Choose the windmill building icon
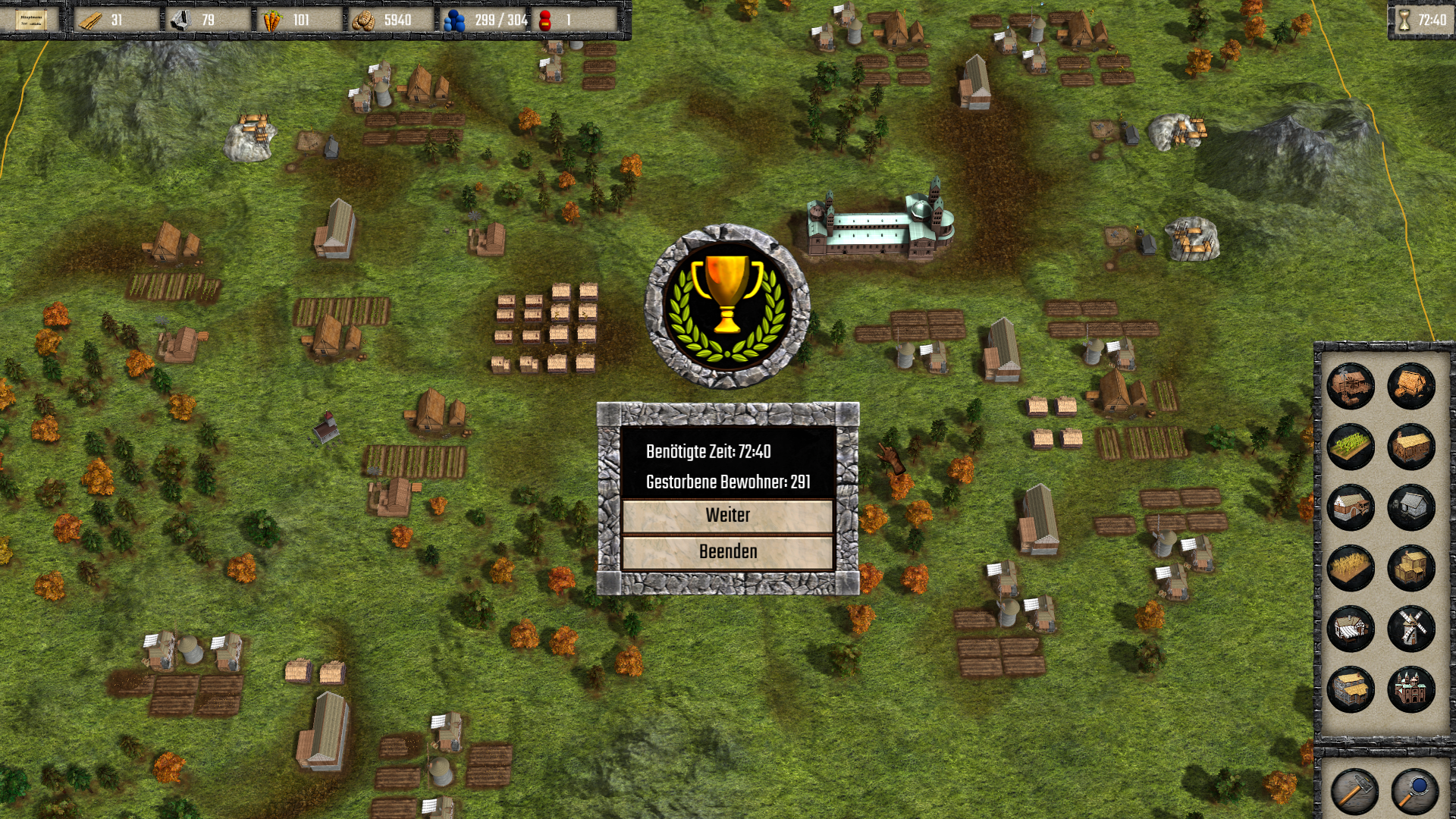 [x=1411, y=628]
